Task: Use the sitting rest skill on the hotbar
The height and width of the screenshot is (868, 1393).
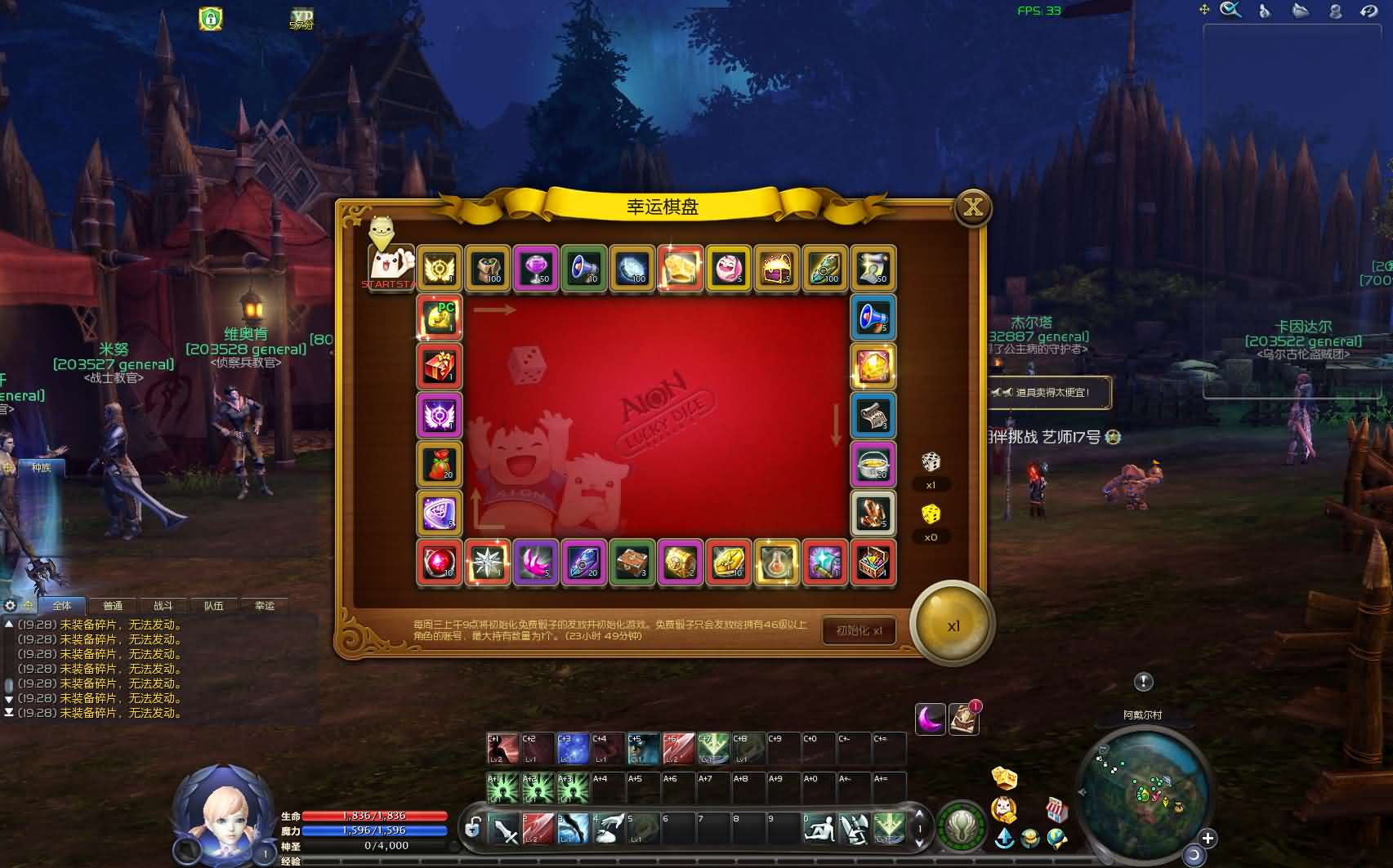Action: point(819,829)
